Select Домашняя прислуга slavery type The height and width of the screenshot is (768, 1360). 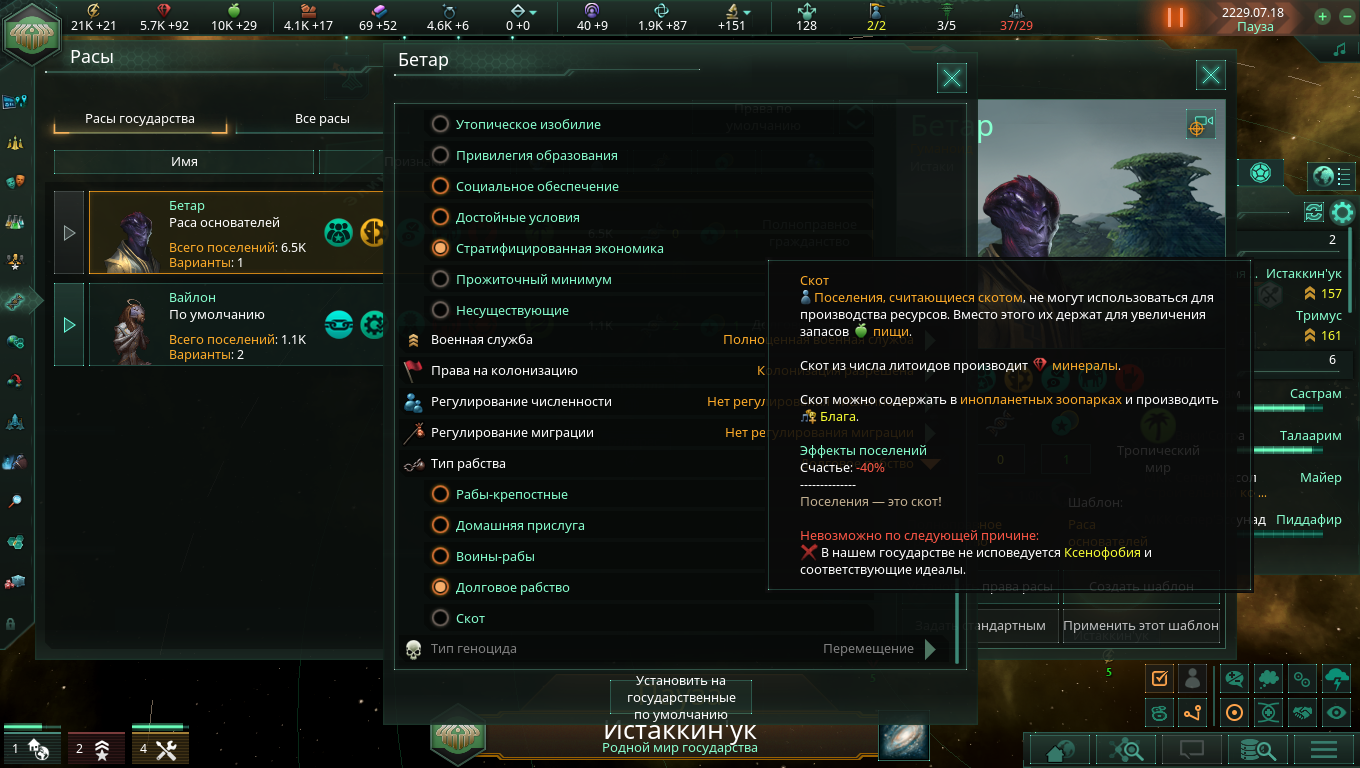440,526
